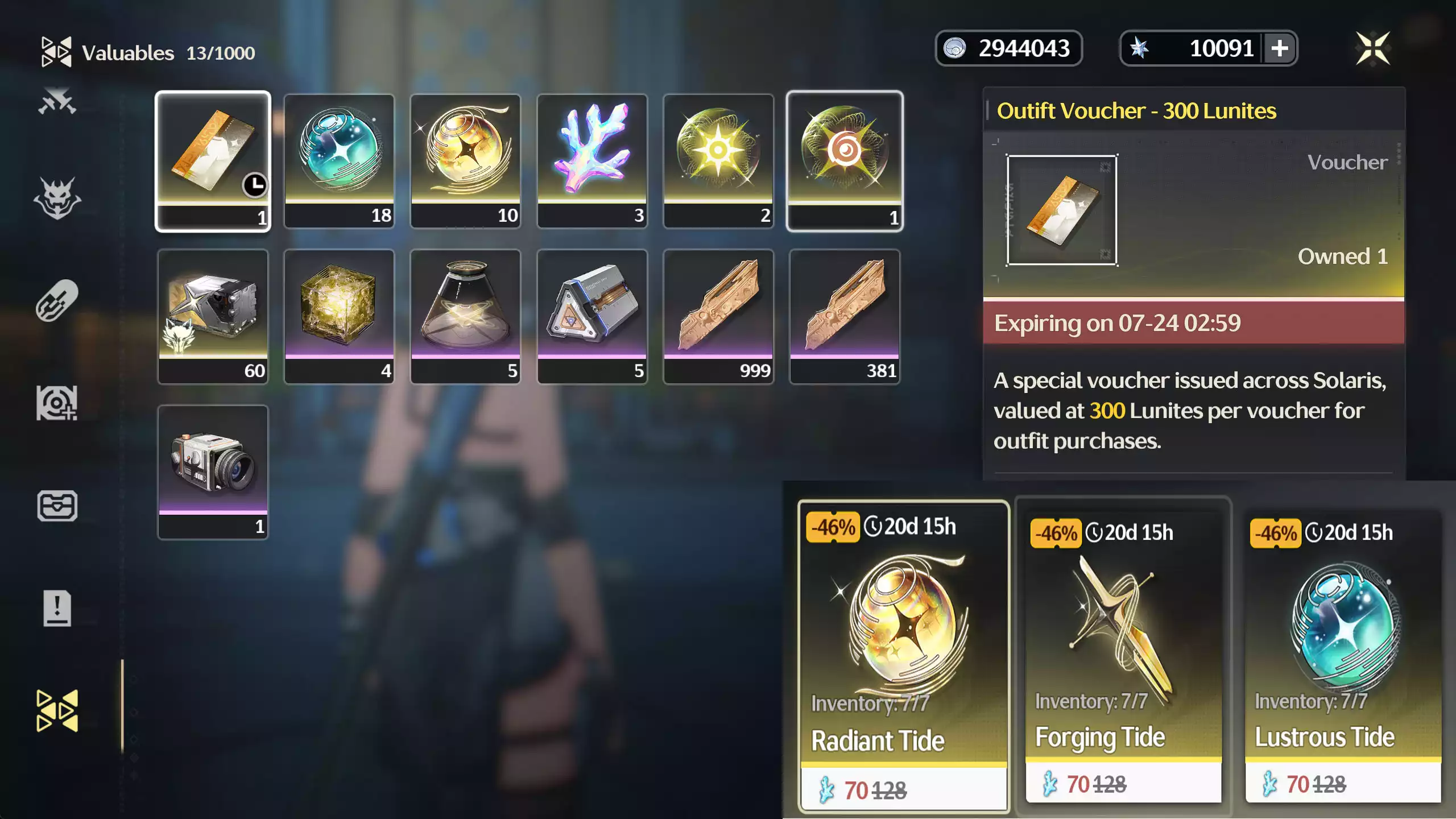
Task: Select the orange spiral orb slot
Action: tap(845, 161)
